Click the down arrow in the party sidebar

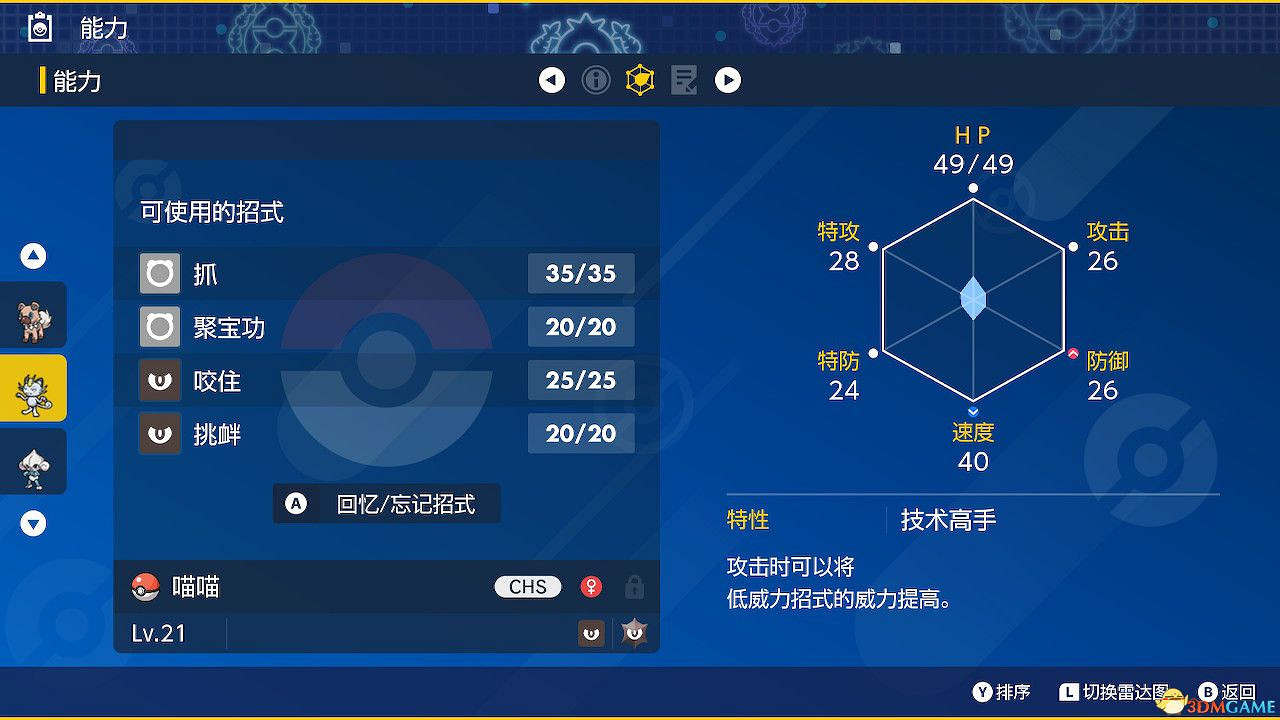(33, 523)
